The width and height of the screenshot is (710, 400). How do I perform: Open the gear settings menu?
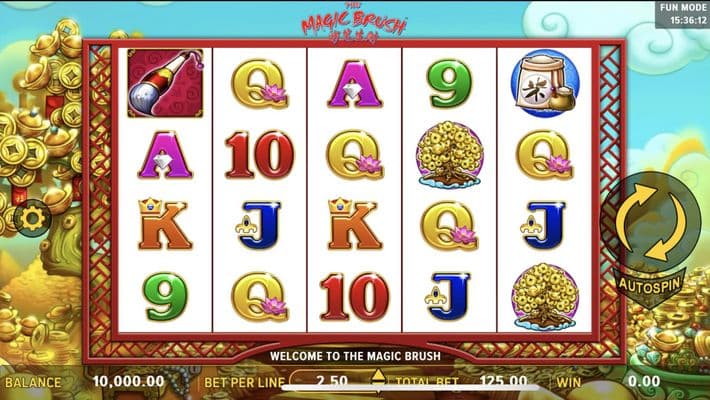click(x=33, y=216)
